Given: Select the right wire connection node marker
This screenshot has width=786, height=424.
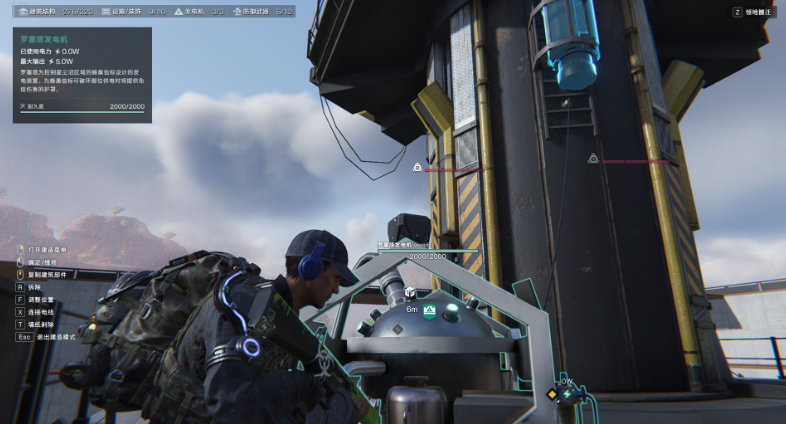Looking at the screenshot, I should pos(592,159).
